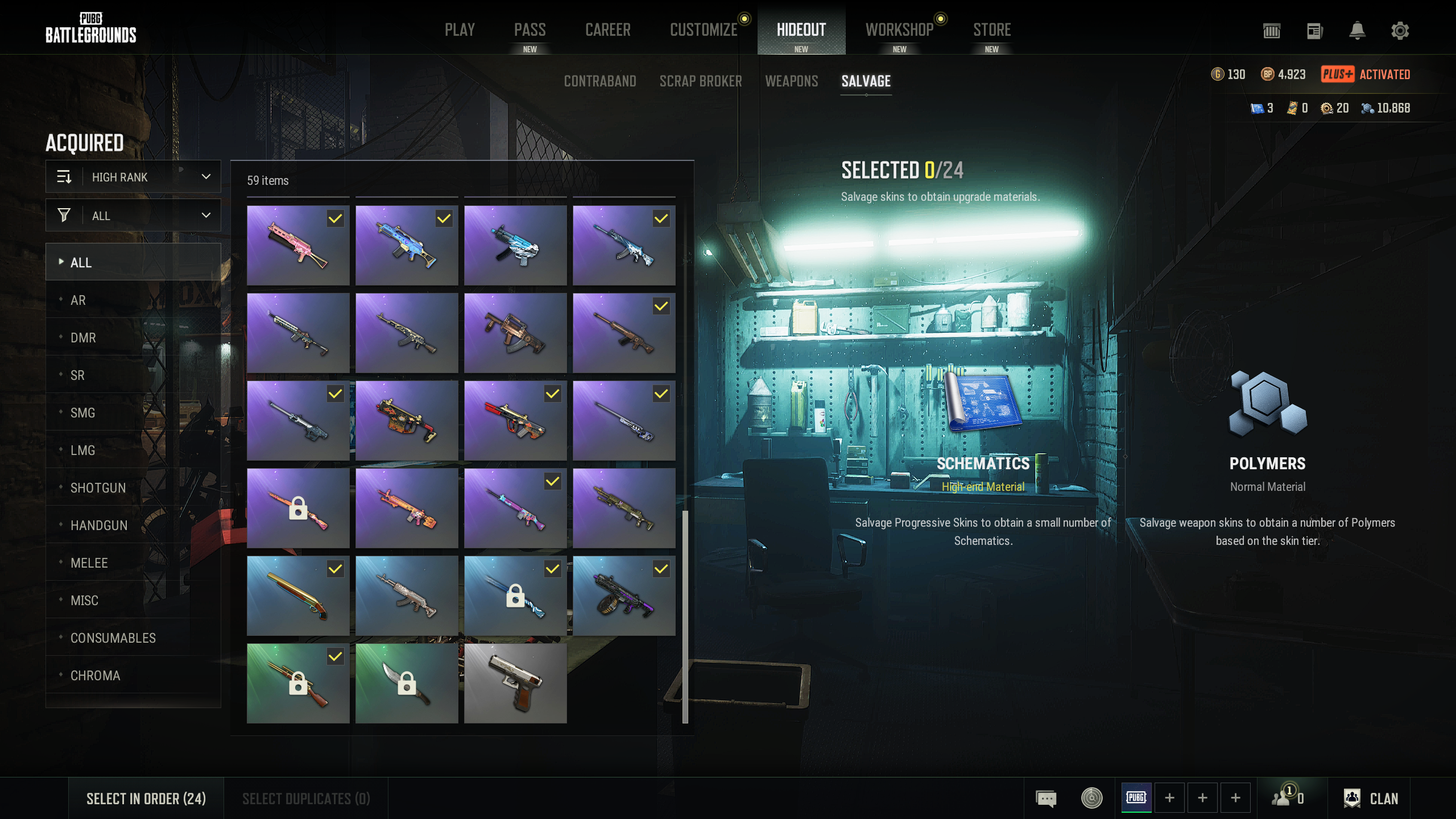The height and width of the screenshot is (819, 1456).
Task: Select the gold sawed-off shotgun skin
Action: click(297, 595)
